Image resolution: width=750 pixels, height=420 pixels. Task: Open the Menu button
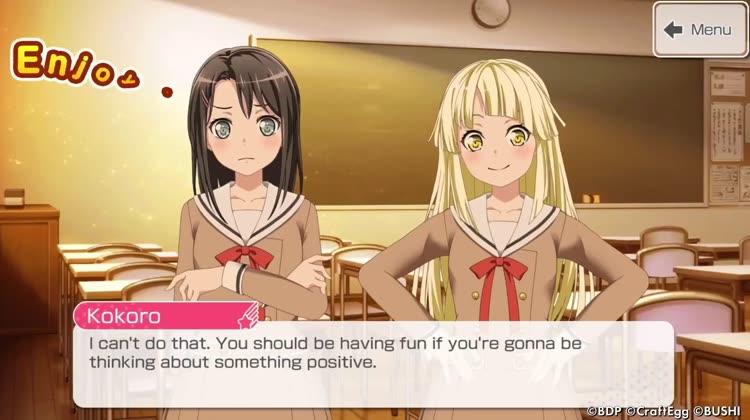(700, 30)
